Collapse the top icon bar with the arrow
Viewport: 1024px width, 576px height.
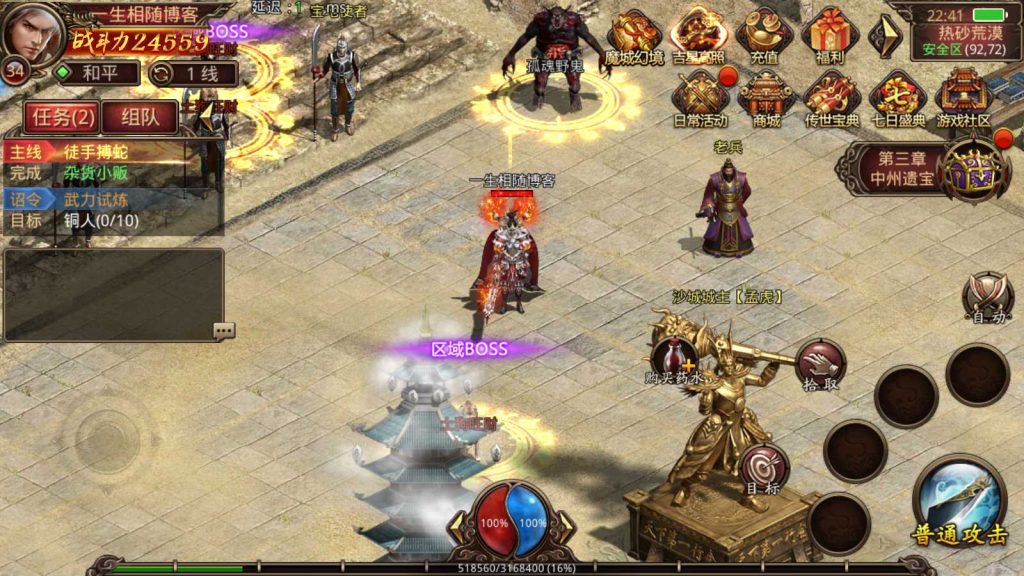click(882, 36)
